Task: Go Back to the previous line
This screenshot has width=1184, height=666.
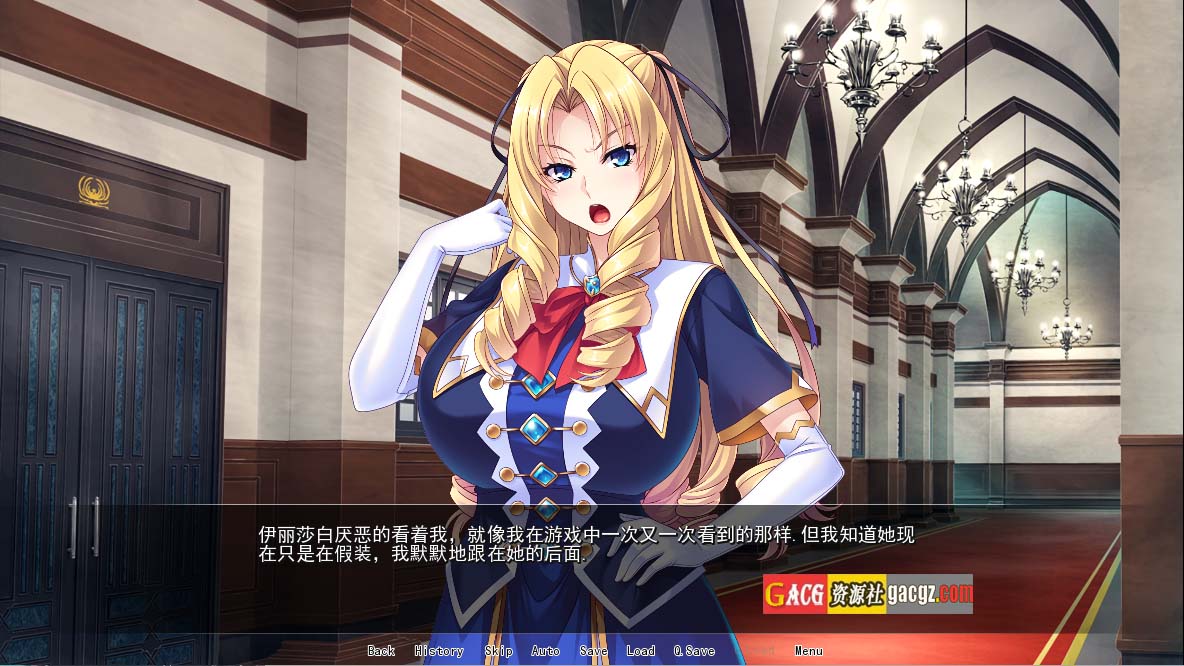Action: coord(381,651)
